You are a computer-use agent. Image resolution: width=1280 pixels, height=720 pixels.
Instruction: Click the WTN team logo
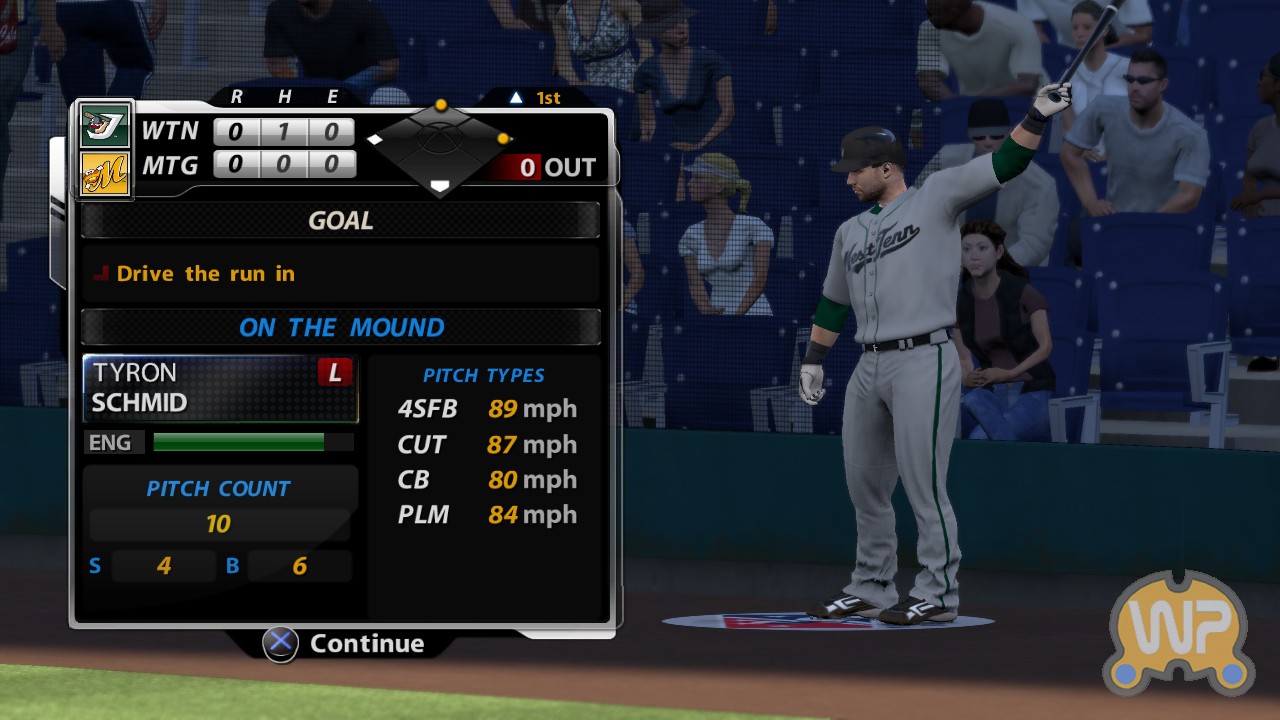click(105, 127)
